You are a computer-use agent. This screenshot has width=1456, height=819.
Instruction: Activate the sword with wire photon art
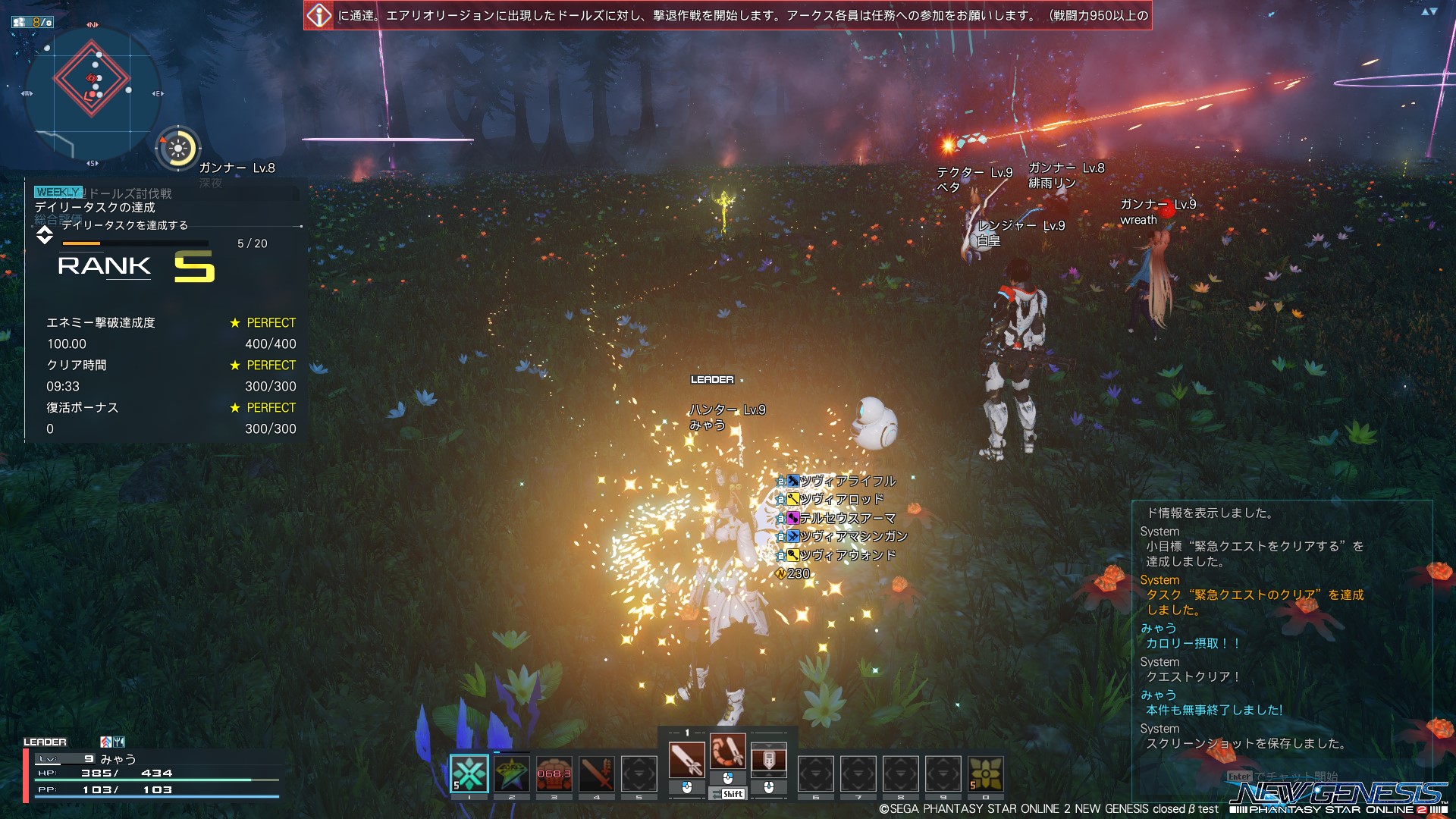pyautogui.click(x=727, y=752)
